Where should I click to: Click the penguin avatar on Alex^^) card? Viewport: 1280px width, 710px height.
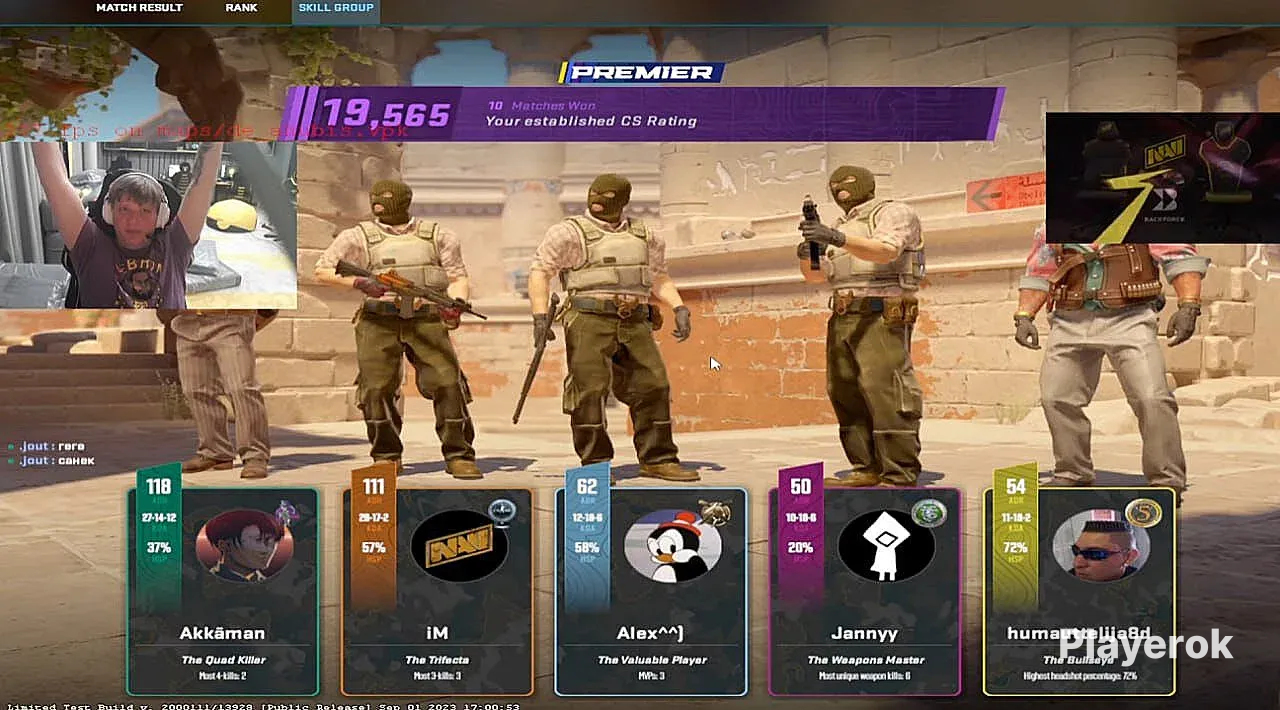672,547
